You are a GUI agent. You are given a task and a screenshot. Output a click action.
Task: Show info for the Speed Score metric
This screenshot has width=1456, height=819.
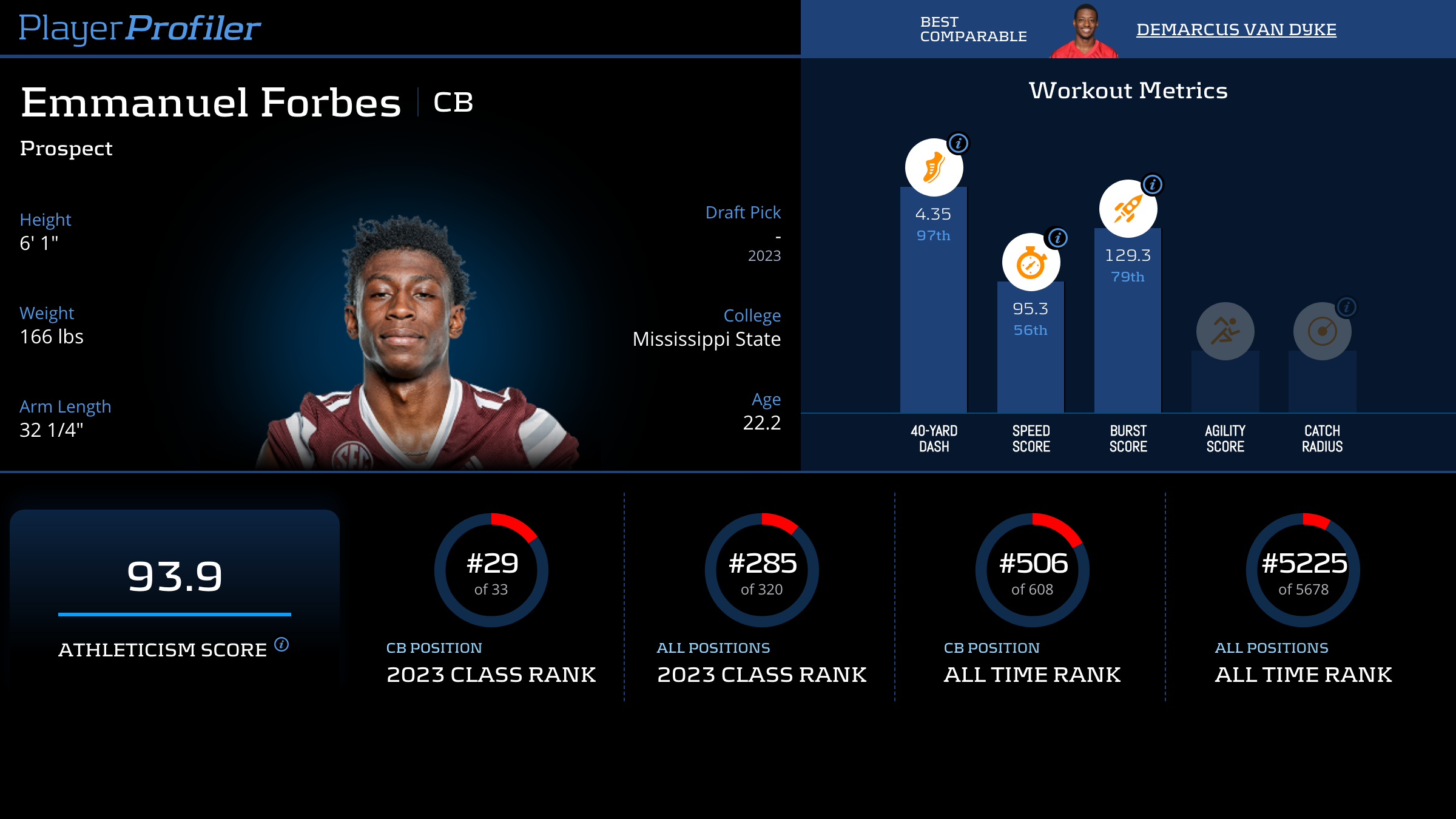point(1058,238)
